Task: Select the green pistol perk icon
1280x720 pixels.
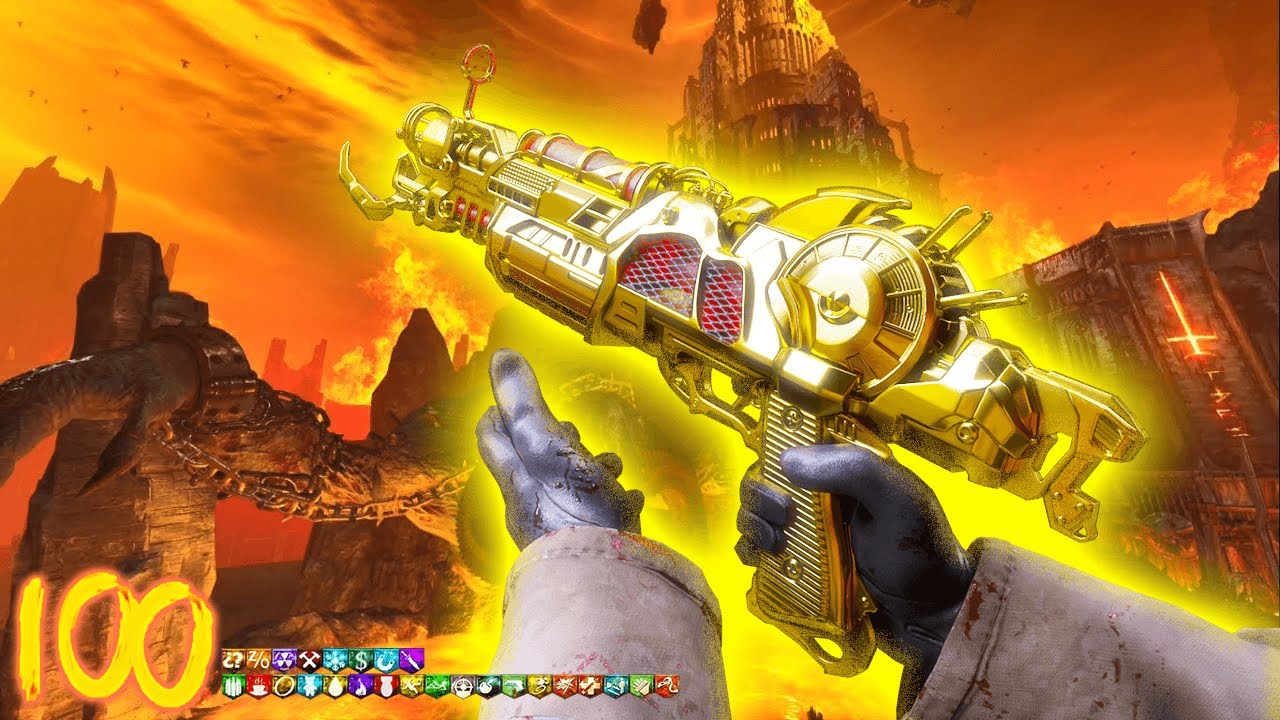Action: click(x=514, y=686)
